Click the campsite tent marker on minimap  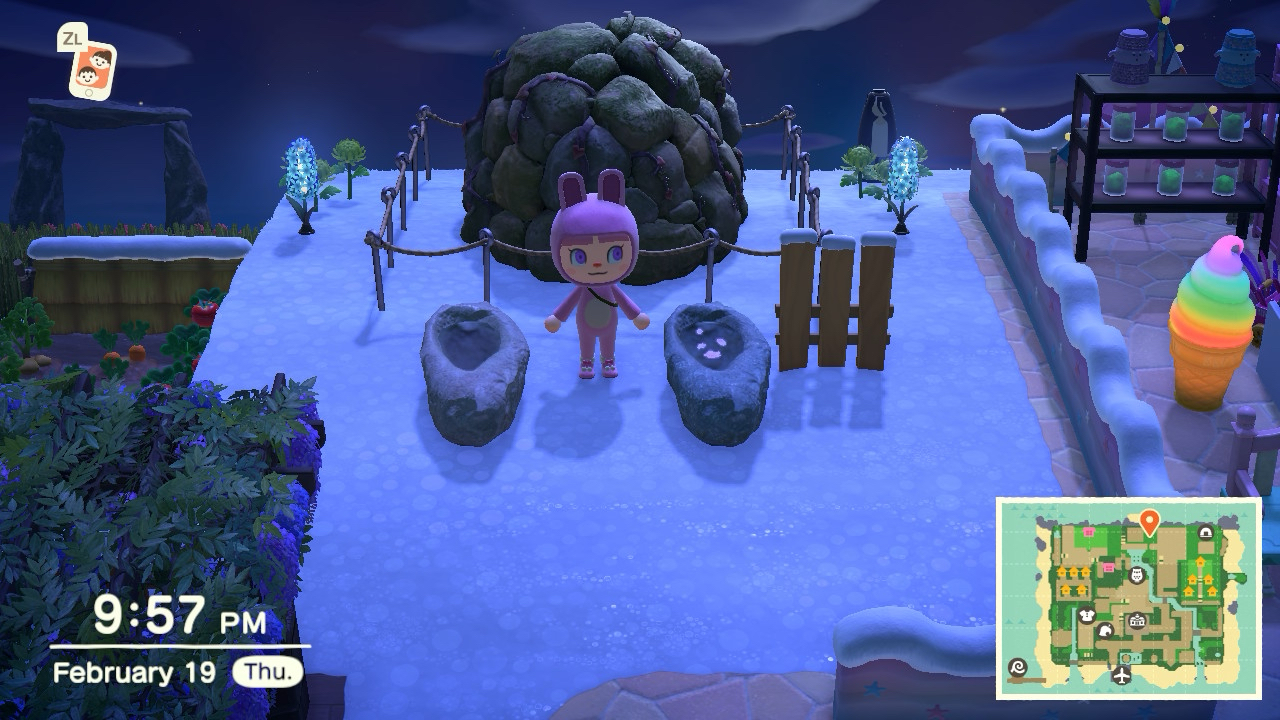tap(1206, 533)
